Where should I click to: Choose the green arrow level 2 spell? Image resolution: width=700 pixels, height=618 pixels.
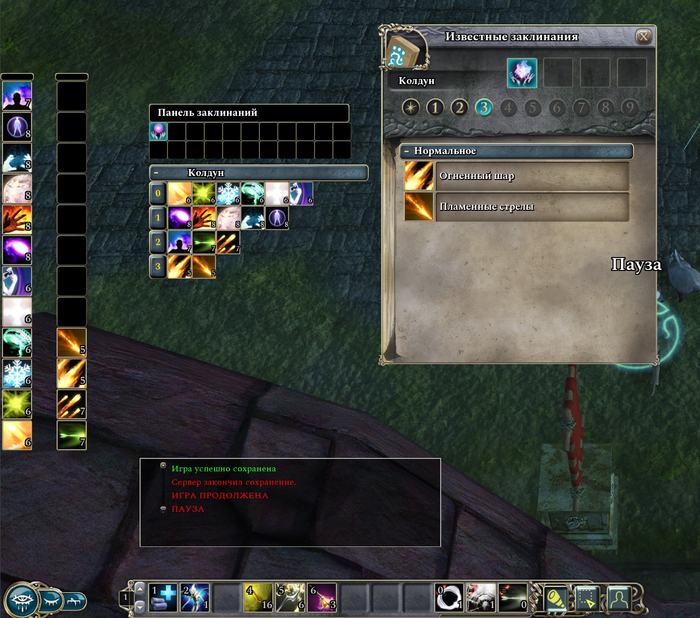[204, 242]
